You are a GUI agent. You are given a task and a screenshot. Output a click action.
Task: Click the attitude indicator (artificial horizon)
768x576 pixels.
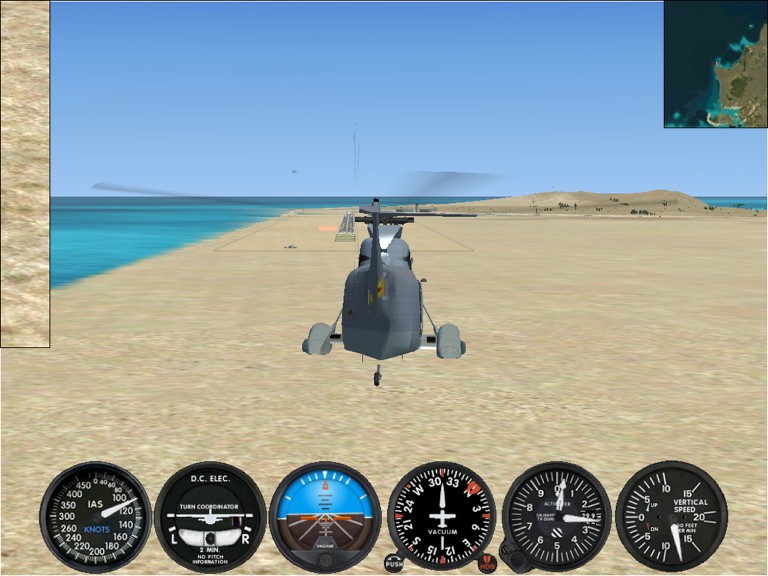325,517
